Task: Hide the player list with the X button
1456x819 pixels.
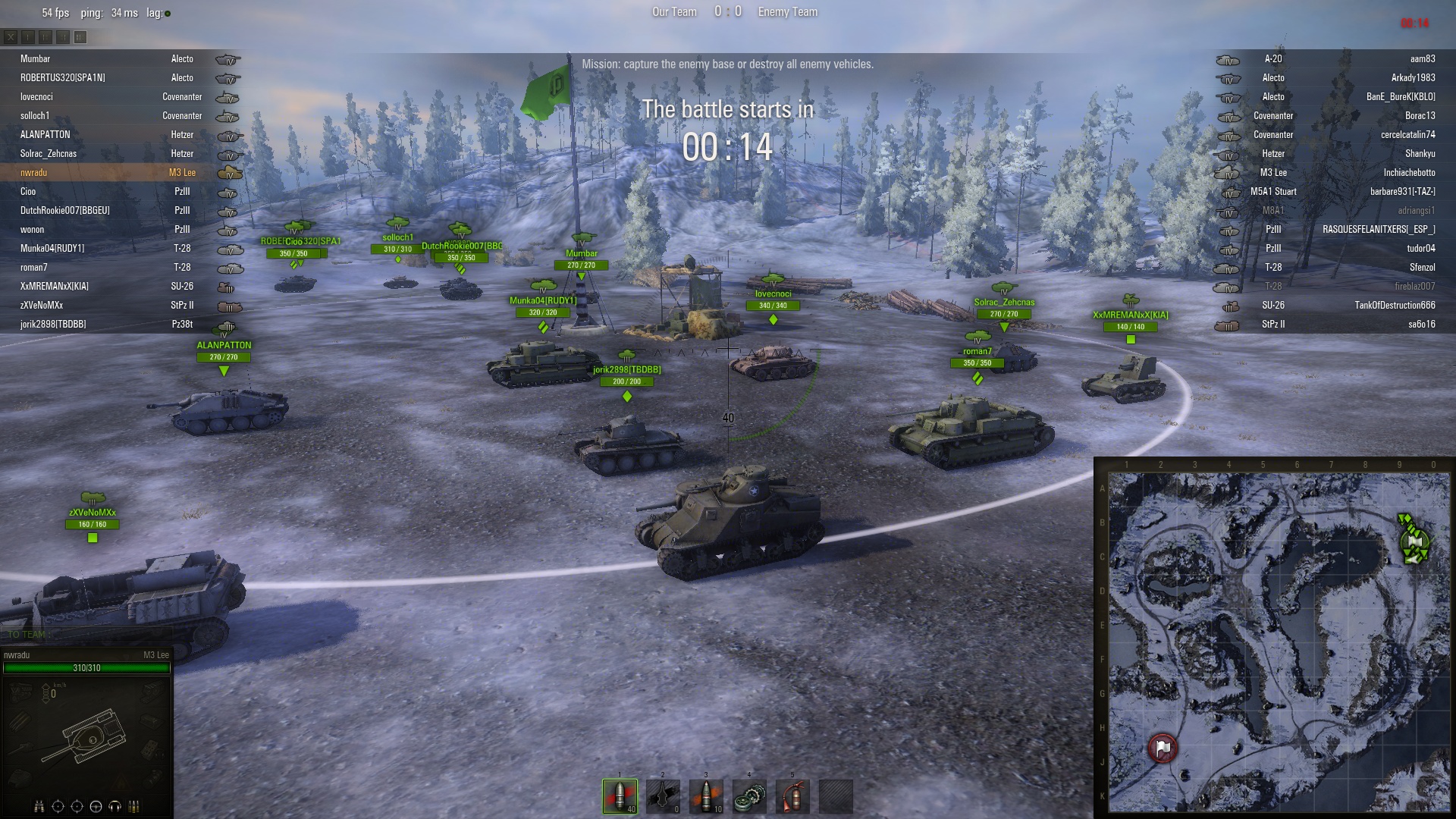Action: click(x=11, y=36)
